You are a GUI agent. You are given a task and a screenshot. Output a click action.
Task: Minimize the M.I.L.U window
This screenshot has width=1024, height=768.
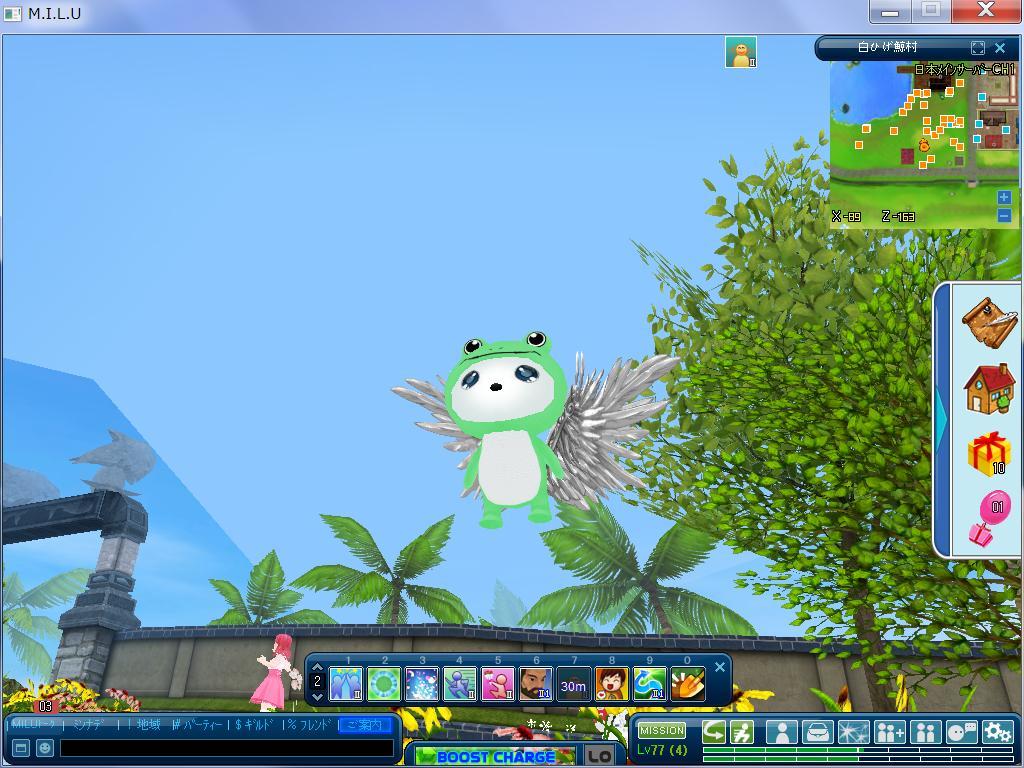tap(890, 11)
